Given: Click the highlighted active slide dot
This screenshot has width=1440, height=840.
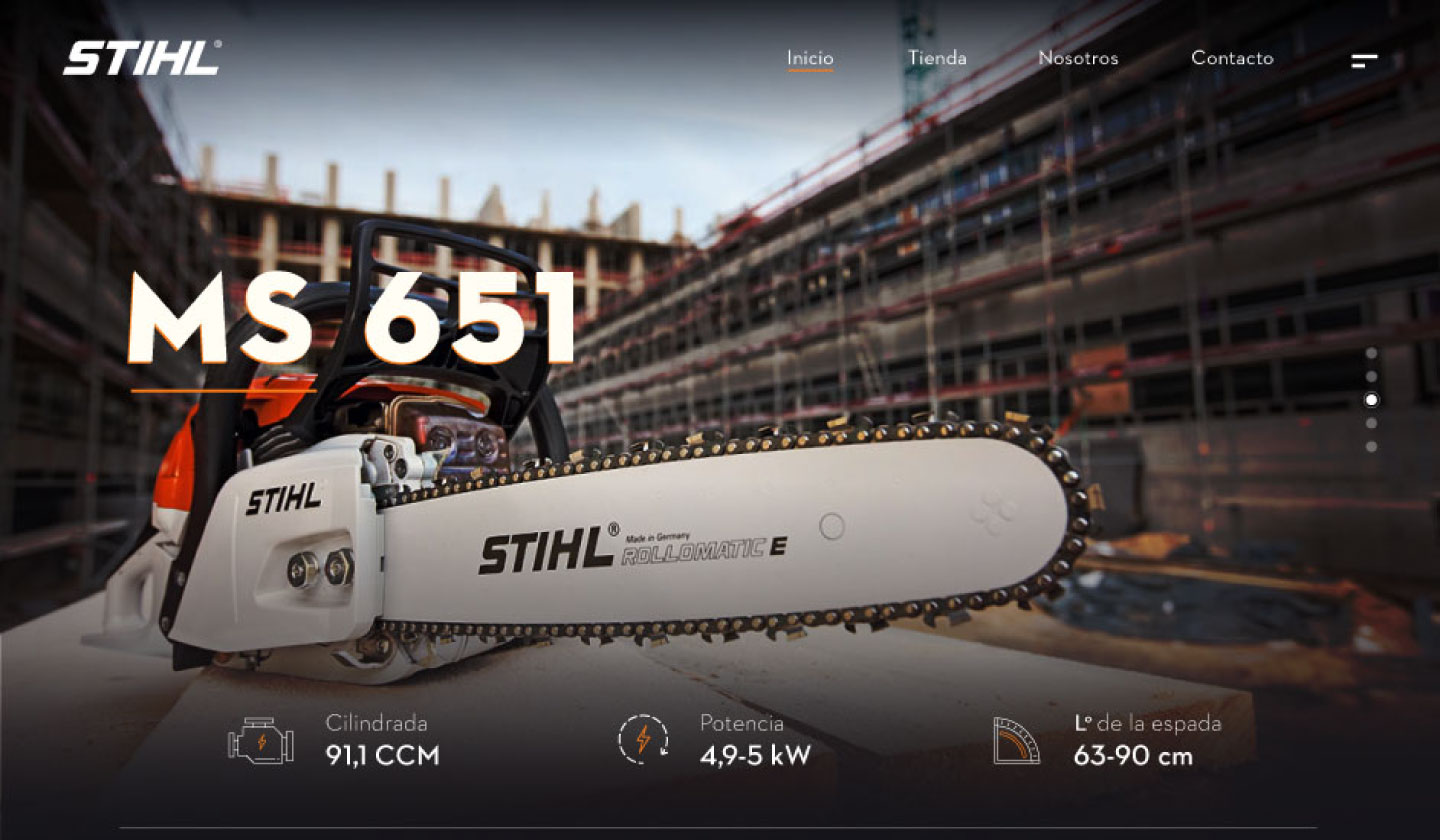Looking at the screenshot, I should tap(1371, 400).
